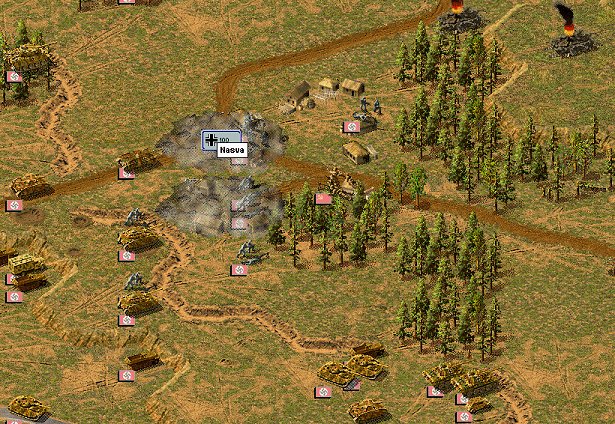Select the Nasva objective marker with the cross

(x=211, y=140)
